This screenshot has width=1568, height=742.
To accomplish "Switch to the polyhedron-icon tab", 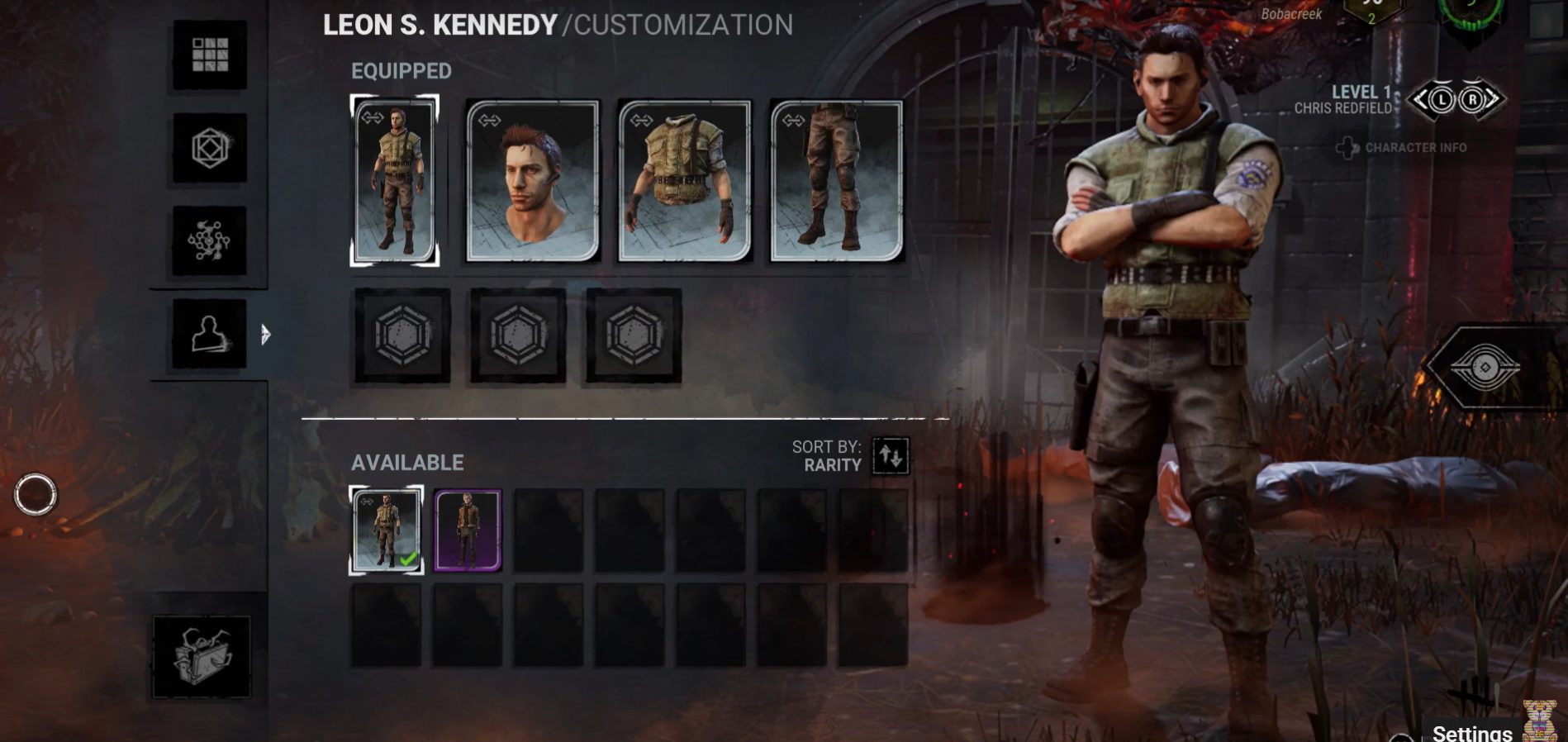I will (210, 148).
